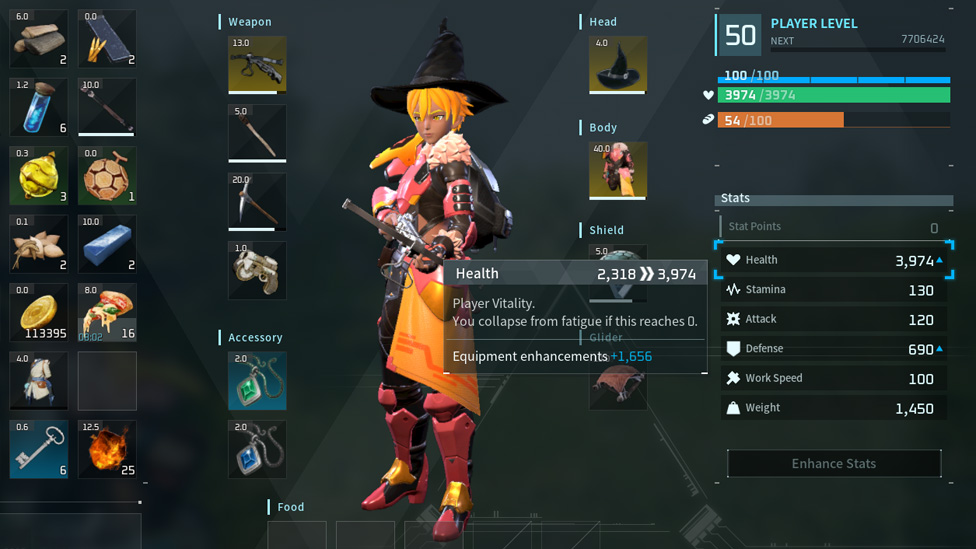This screenshot has width=976, height=549.
Task: Select the pizza food item
Action: coord(107,312)
